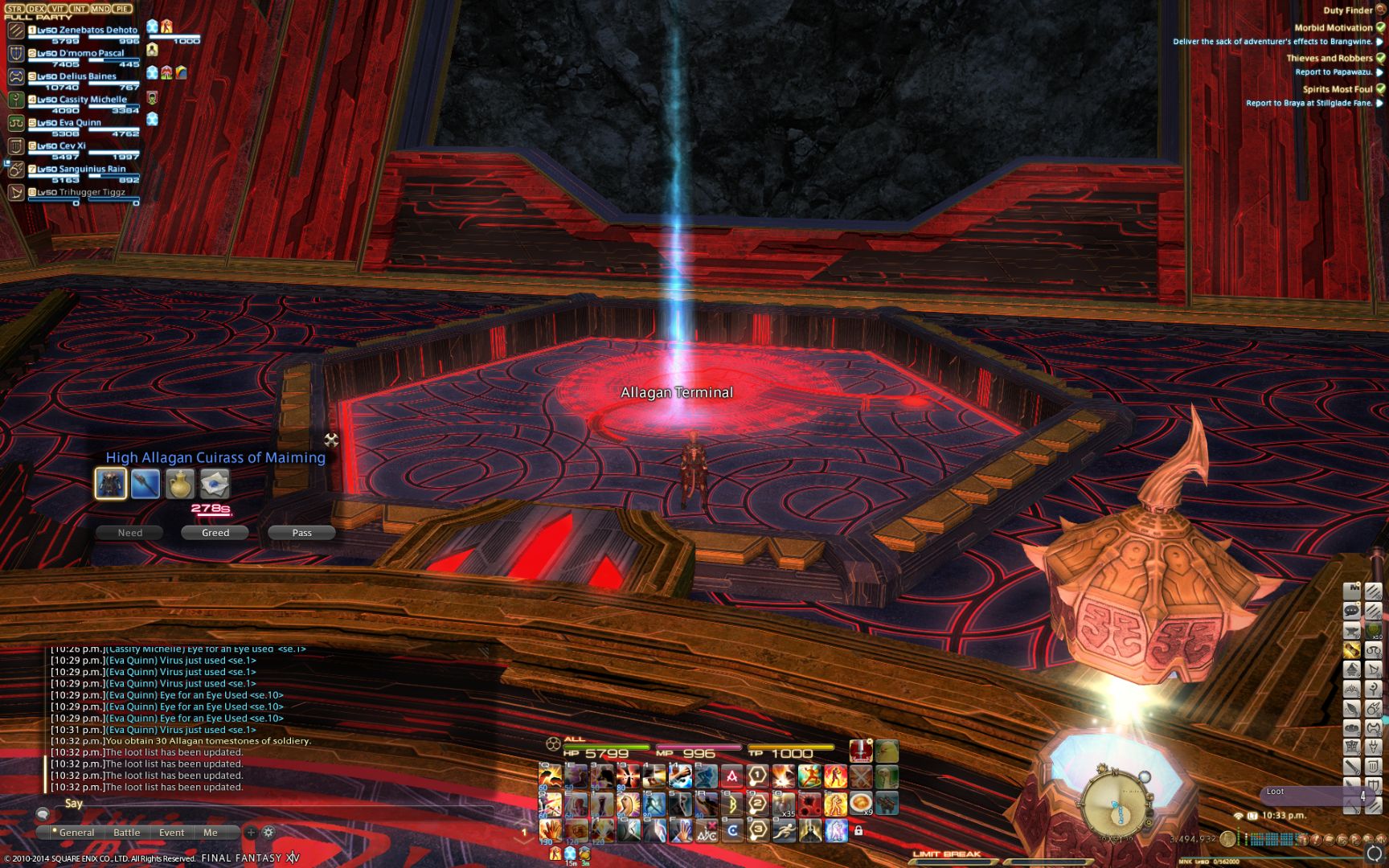Select the yellow jug loot icon
Screen dimensions: 1389x868
click(x=180, y=484)
